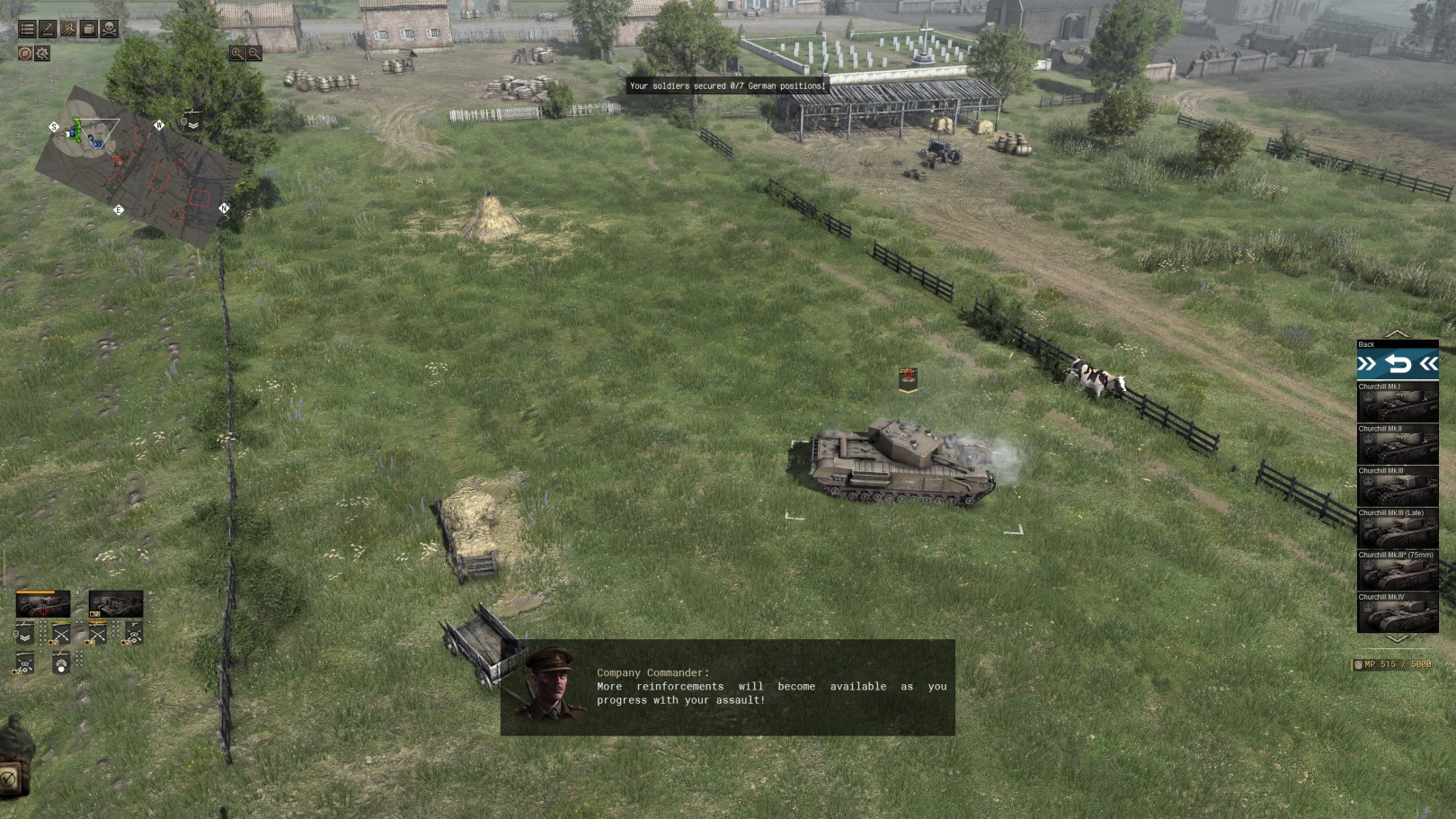Open the crate box icon
This screenshot has width=1456, height=819.
click(89, 30)
